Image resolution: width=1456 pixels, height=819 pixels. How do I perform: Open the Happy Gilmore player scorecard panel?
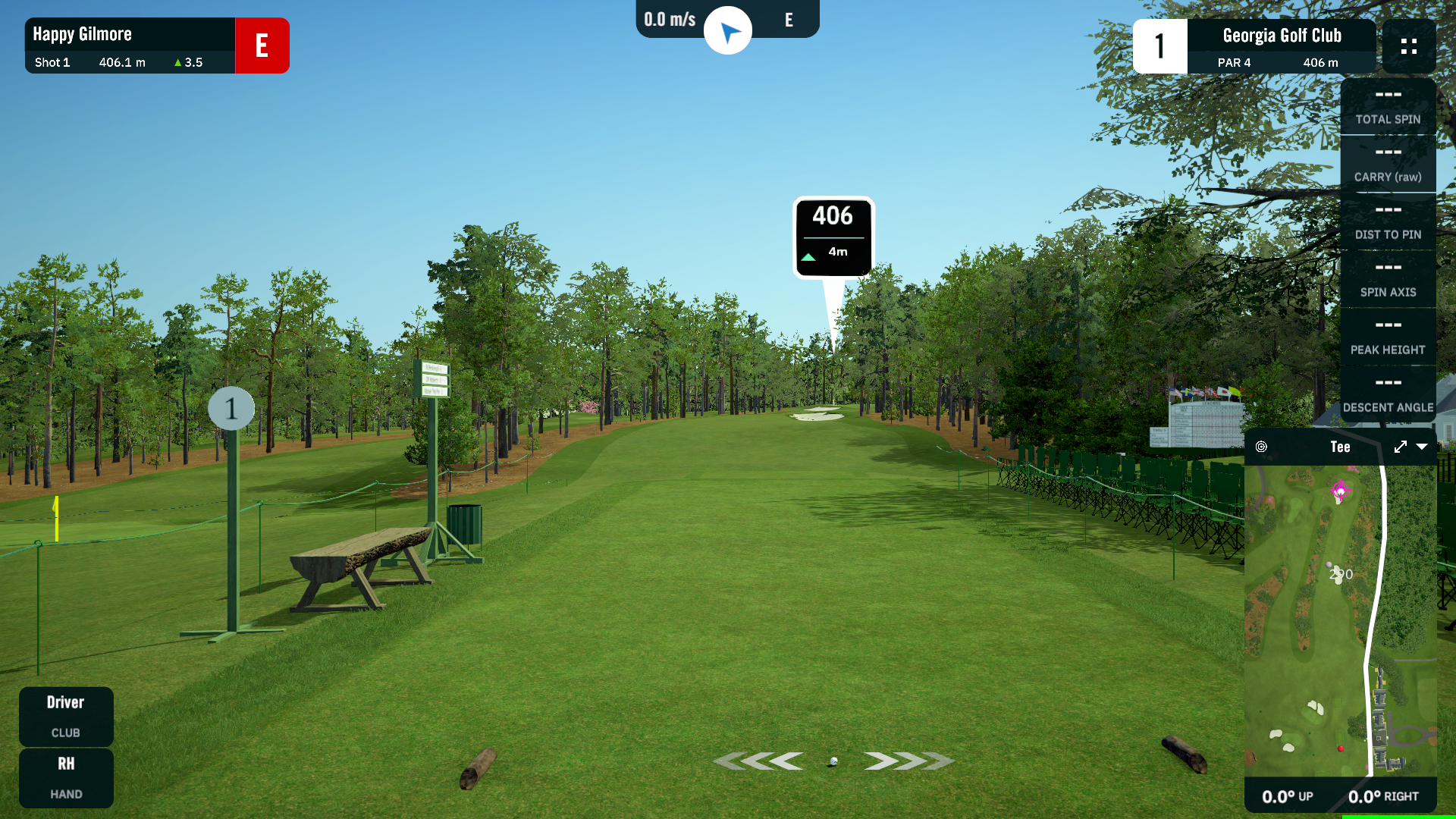(130, 45)
